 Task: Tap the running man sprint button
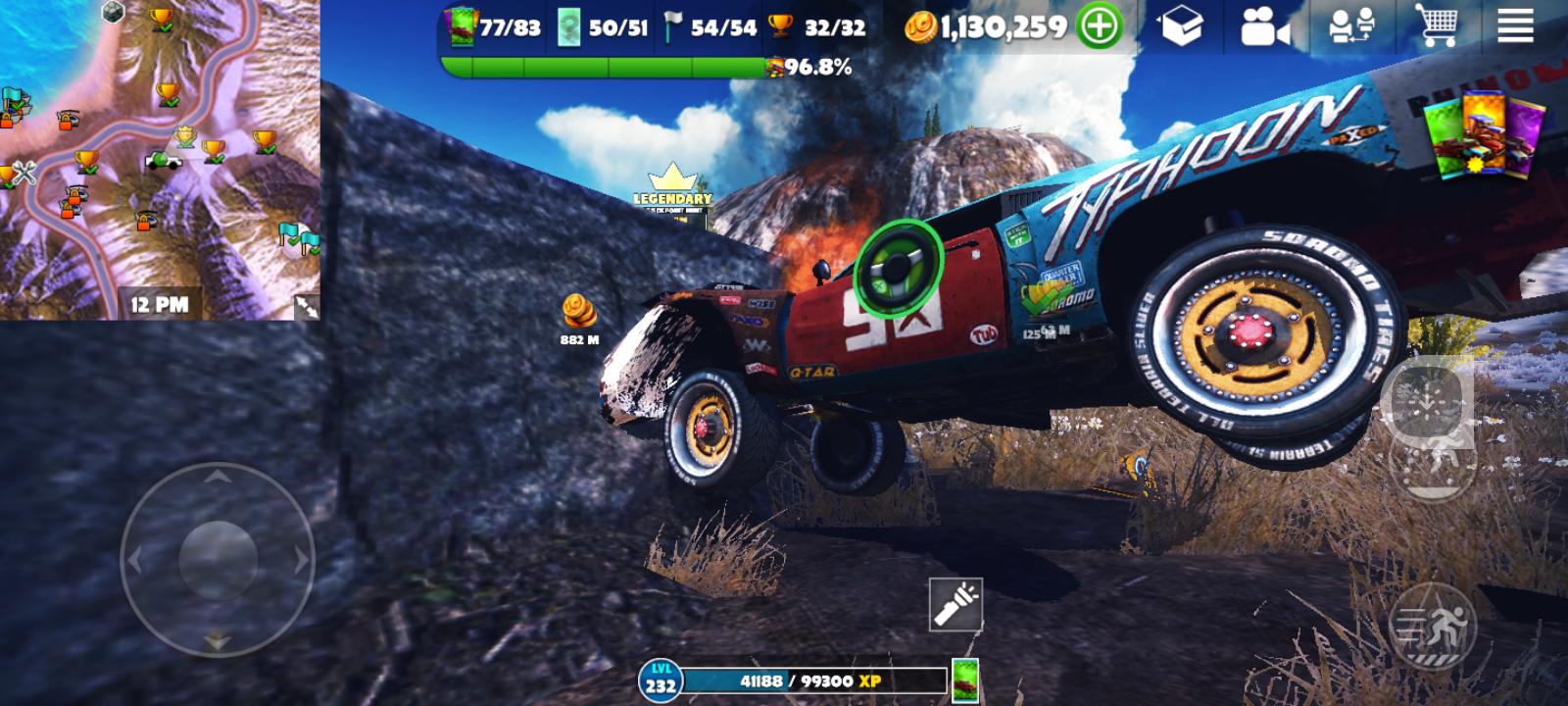click(1433, 627)
